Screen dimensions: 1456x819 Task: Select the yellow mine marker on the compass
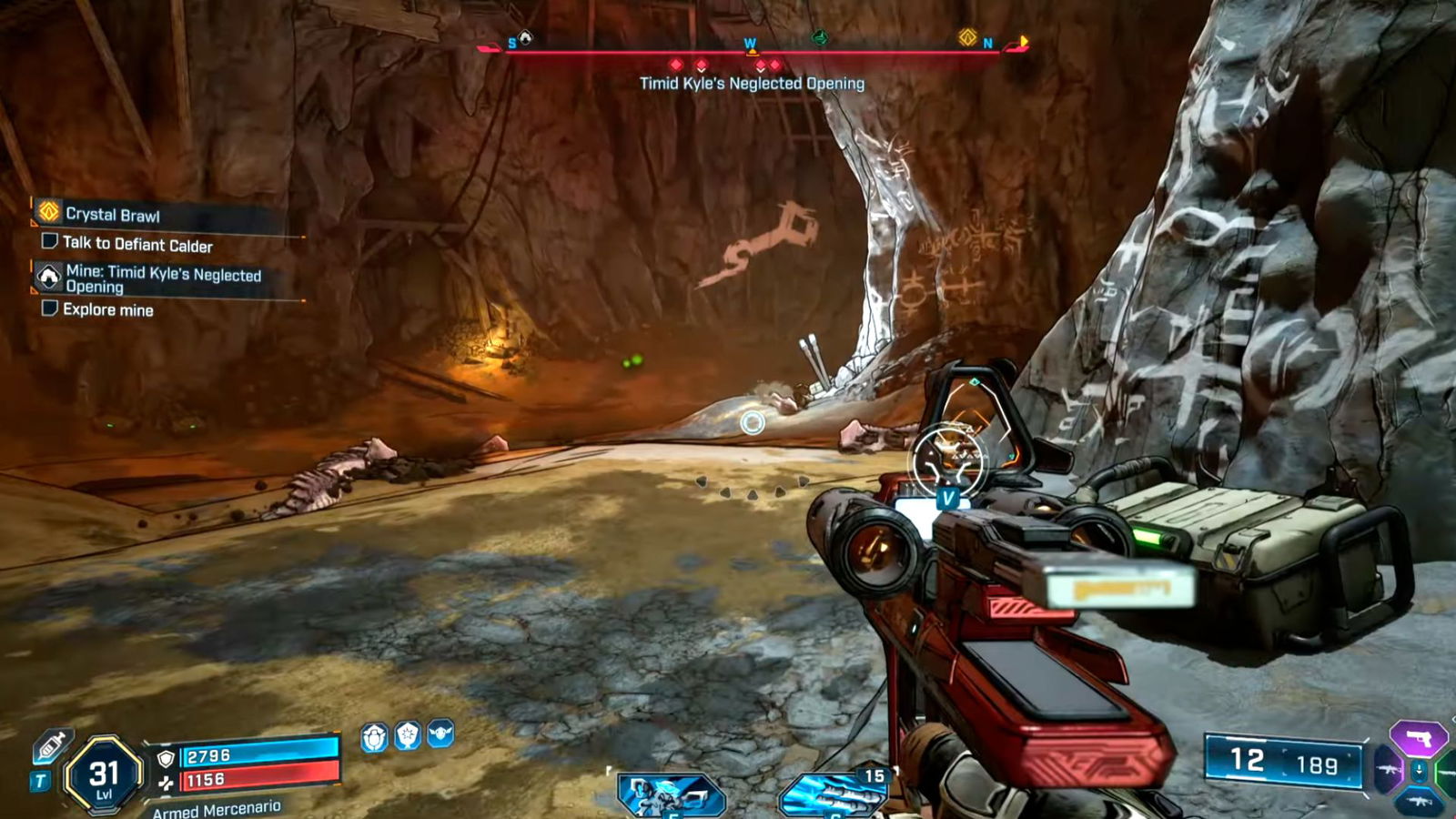point(967,36)
